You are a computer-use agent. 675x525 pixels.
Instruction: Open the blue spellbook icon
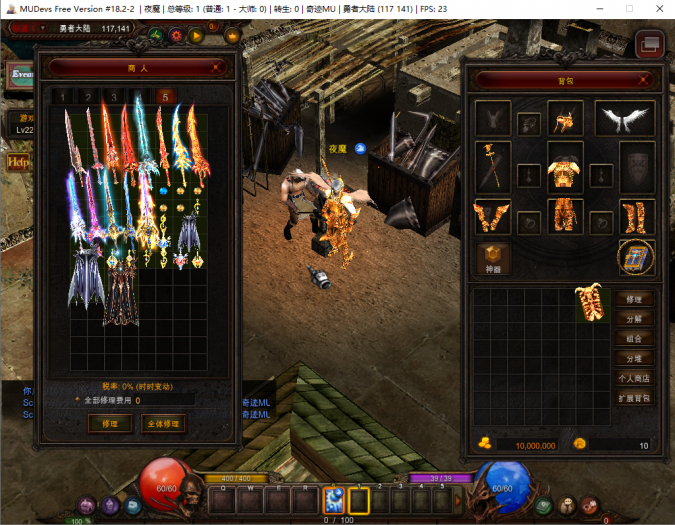pos(634,255)
